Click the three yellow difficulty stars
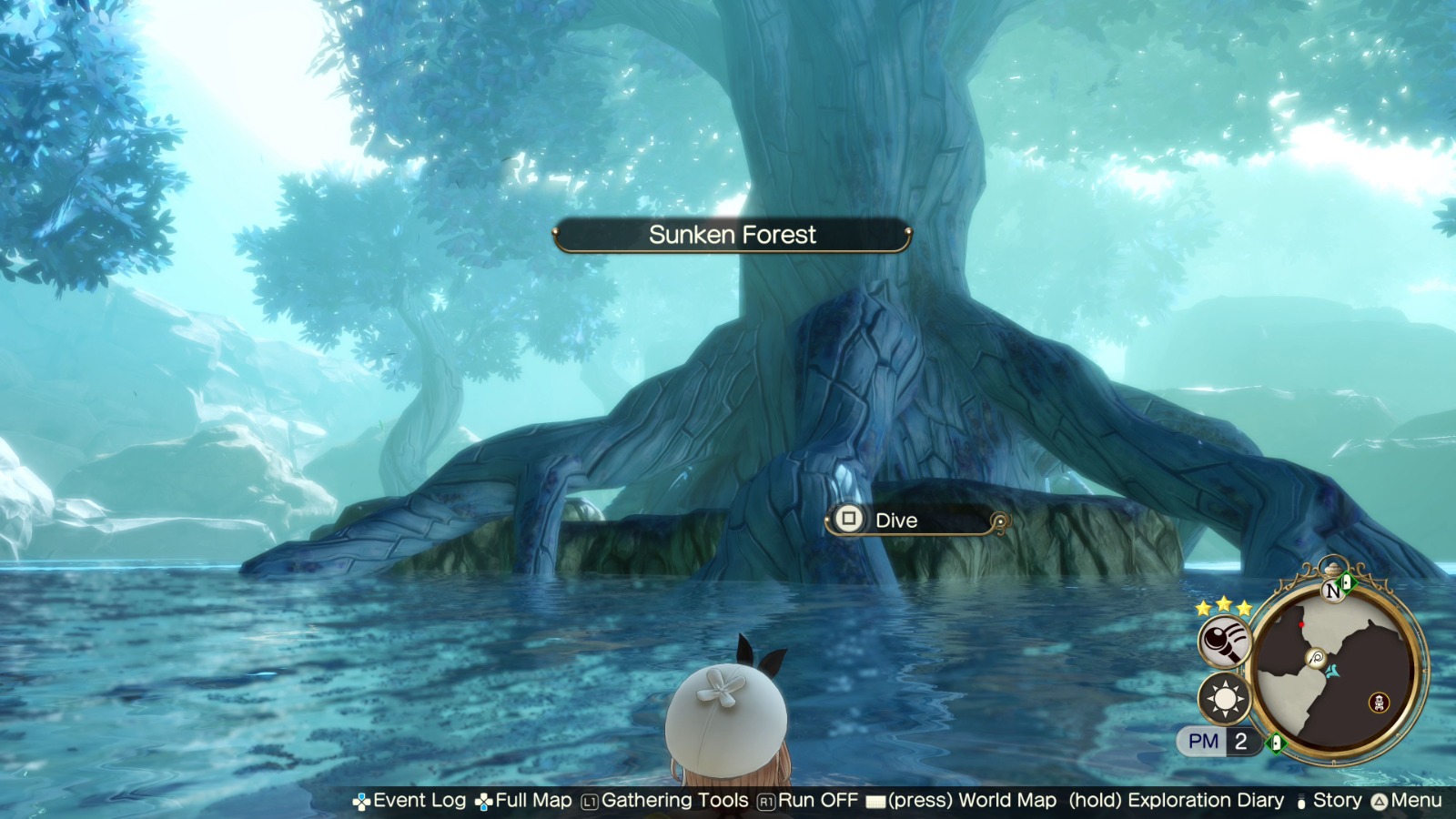The image size is (1456, 819). tap(1223, 606)
